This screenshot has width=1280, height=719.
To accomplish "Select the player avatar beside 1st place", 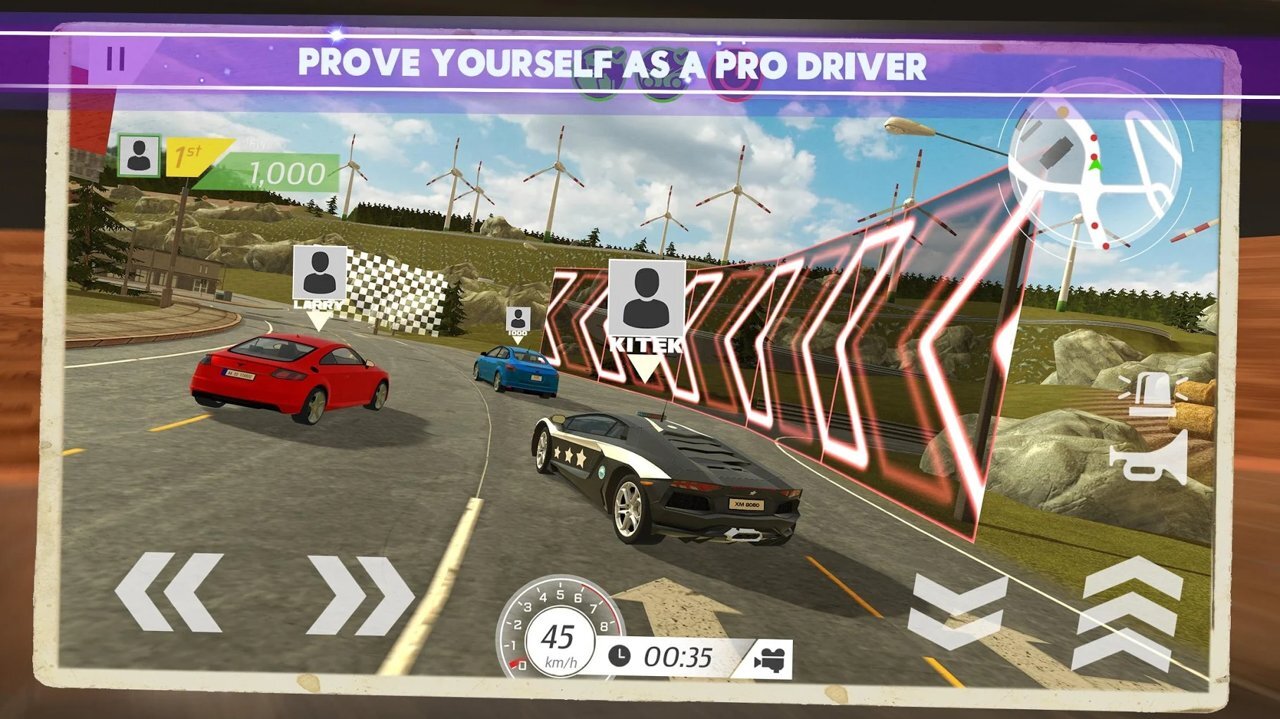I will (x=139, y=156).
